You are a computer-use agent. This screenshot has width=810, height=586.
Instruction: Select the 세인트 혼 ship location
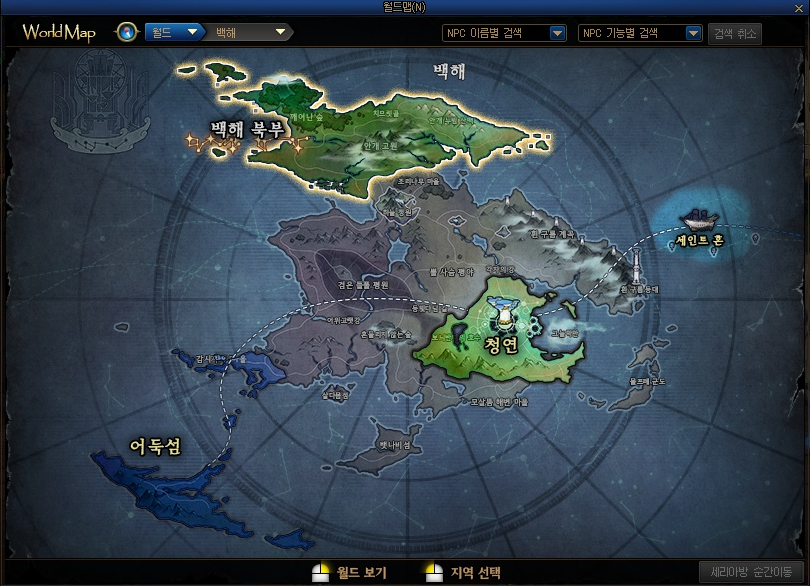(697, 227)
